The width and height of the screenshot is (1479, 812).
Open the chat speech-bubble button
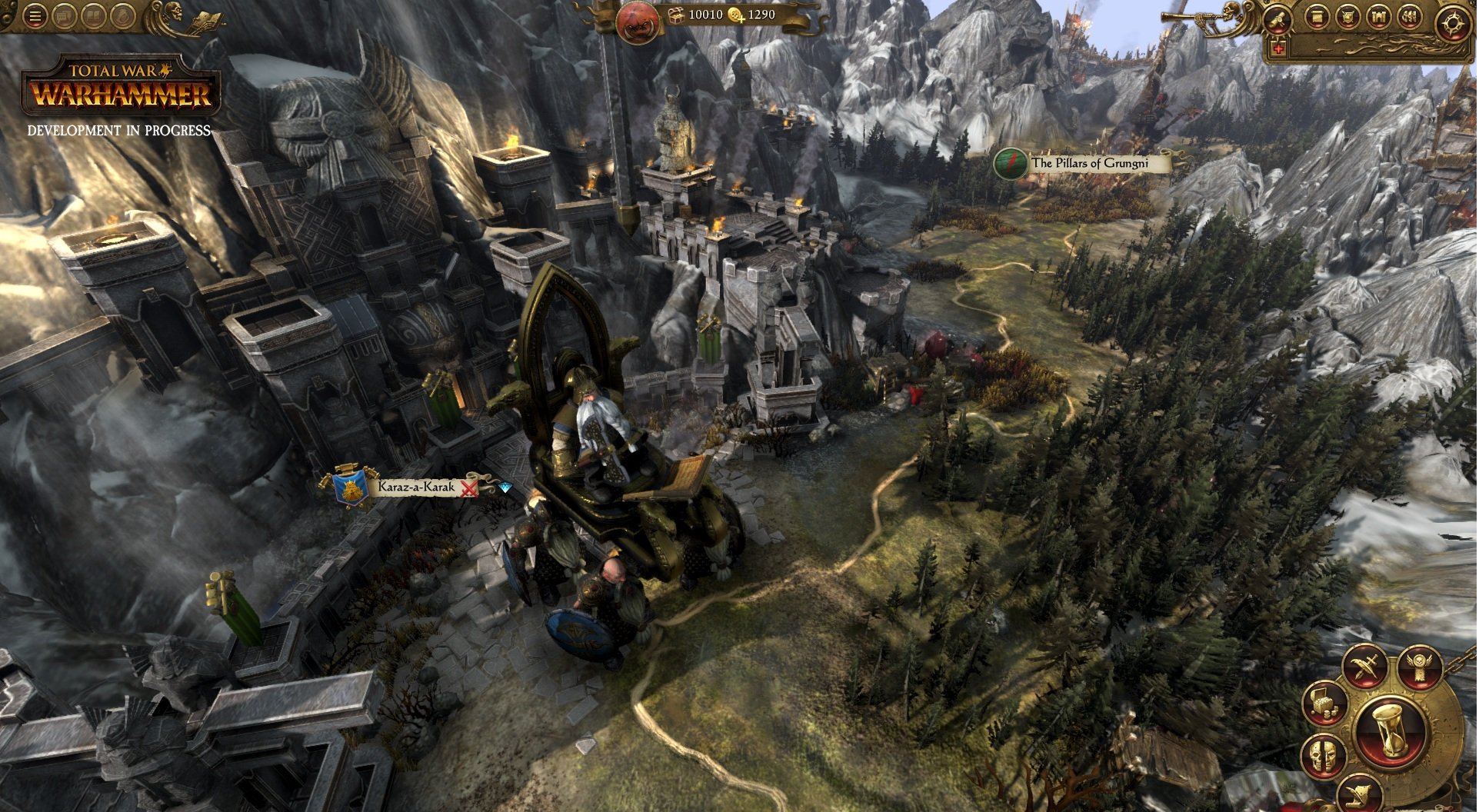click(64, 17)
